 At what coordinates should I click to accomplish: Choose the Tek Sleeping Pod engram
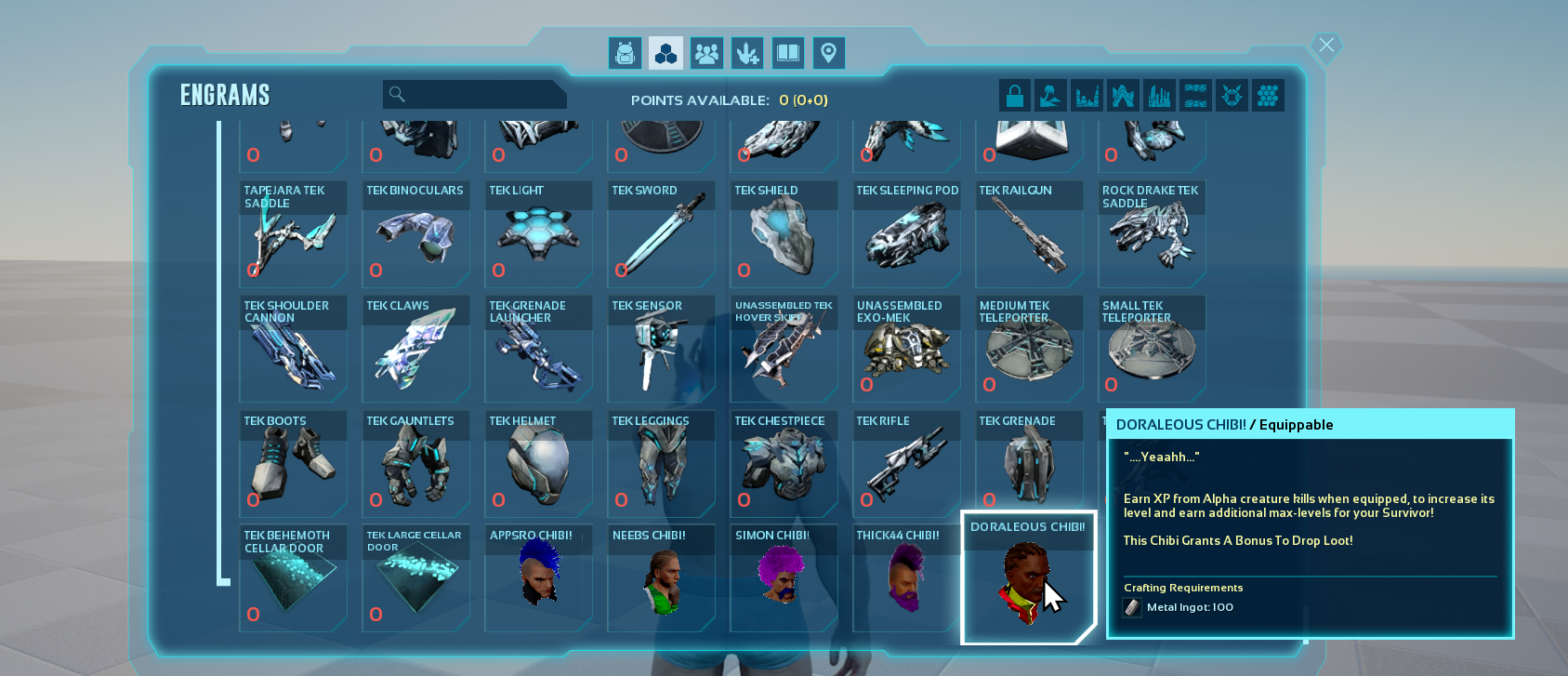pyautogui.click(x=905, y=234)
